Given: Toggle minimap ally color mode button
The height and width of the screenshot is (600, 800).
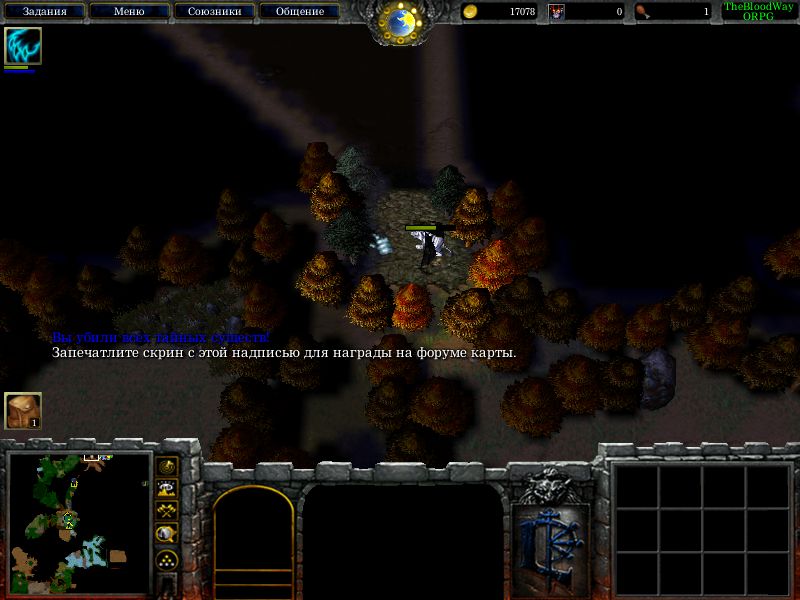Looking at the screenshot, I should [168, 510].
